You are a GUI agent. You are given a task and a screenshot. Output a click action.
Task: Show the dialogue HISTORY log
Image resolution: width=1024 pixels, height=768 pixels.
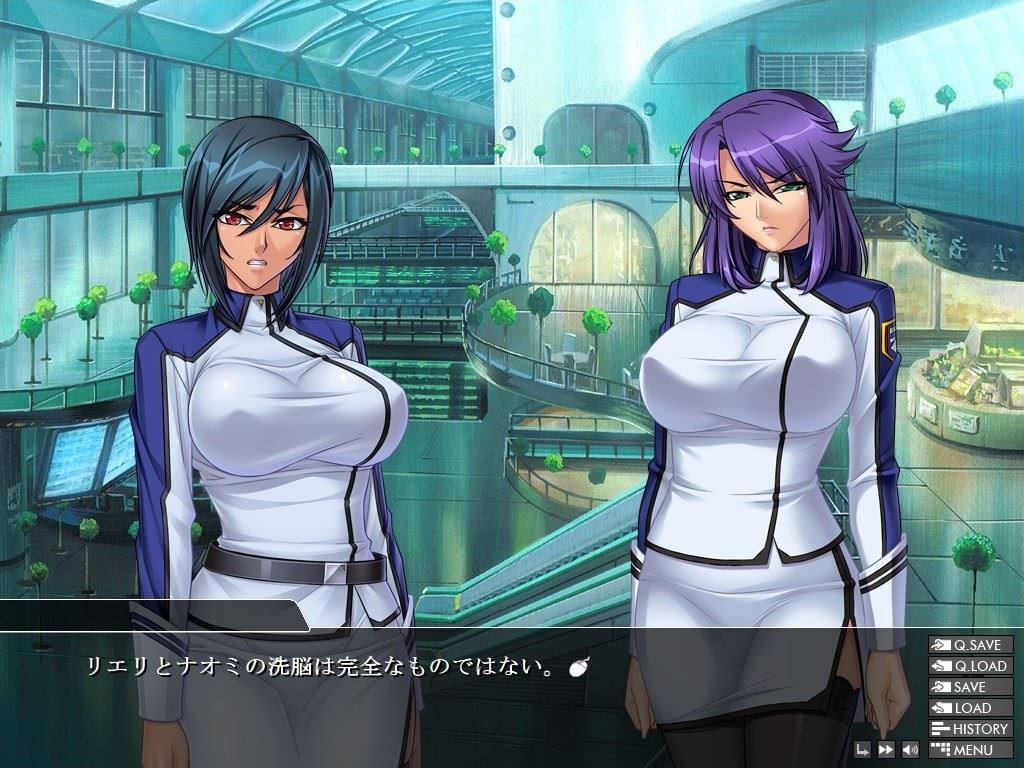click(x=970, y=729)
